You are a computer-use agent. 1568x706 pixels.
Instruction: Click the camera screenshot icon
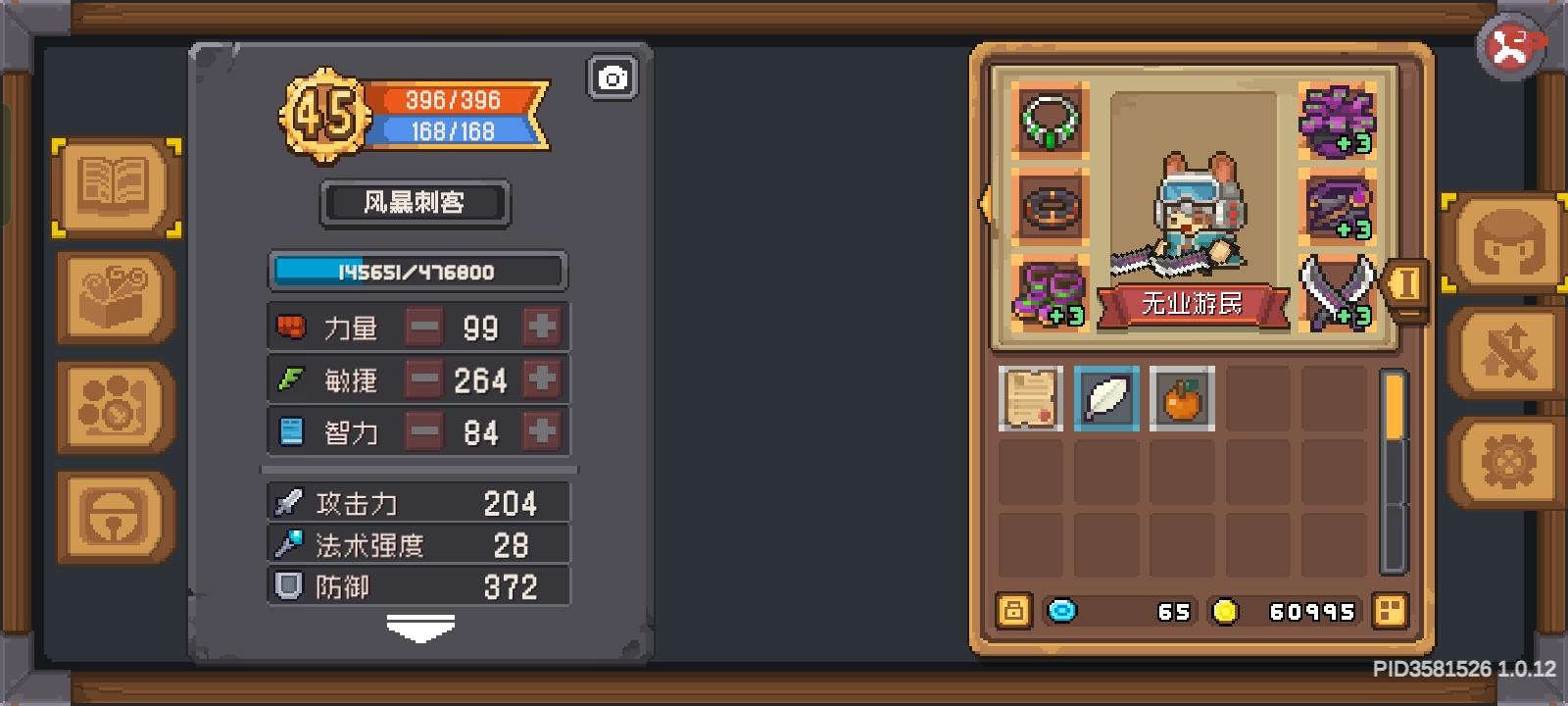click(x=612, y=77)
